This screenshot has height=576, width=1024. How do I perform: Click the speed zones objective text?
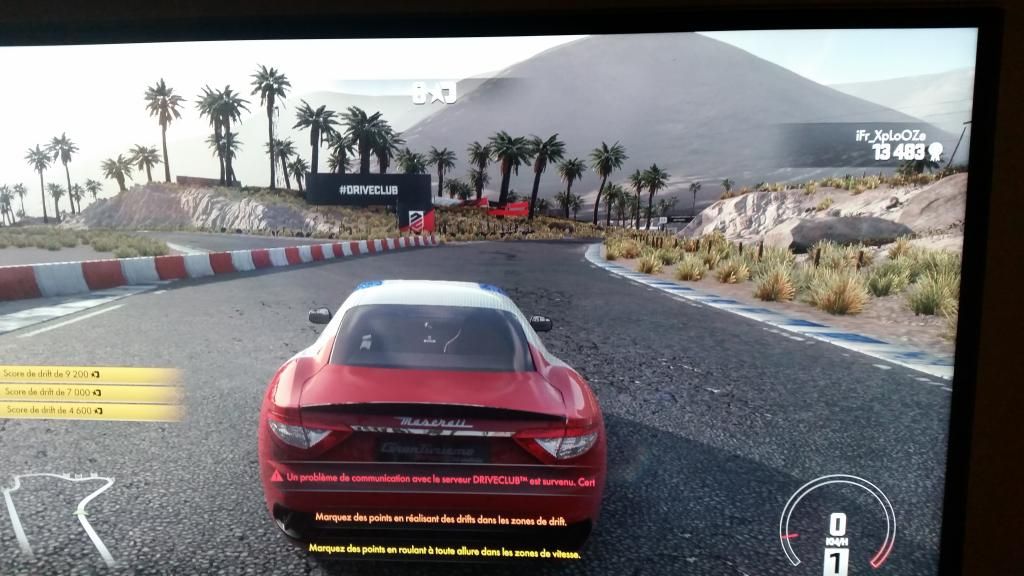pyautogui.click(x=444, y=551)
